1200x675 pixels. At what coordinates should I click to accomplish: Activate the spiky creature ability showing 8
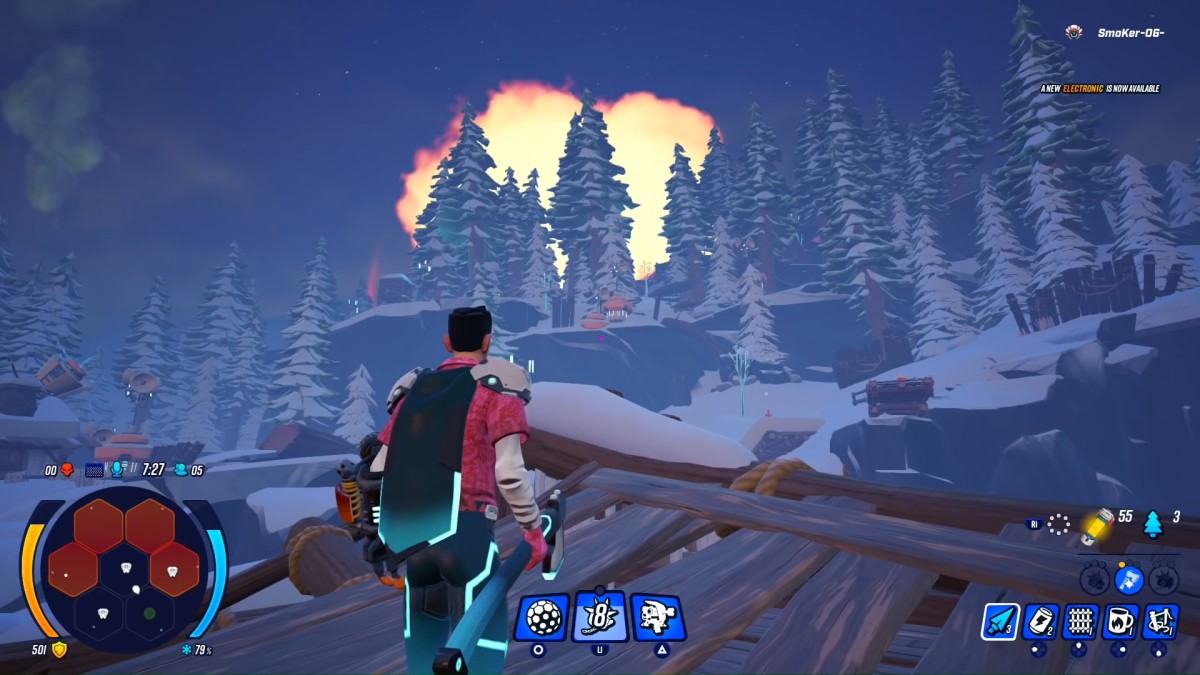pos(600,616)
